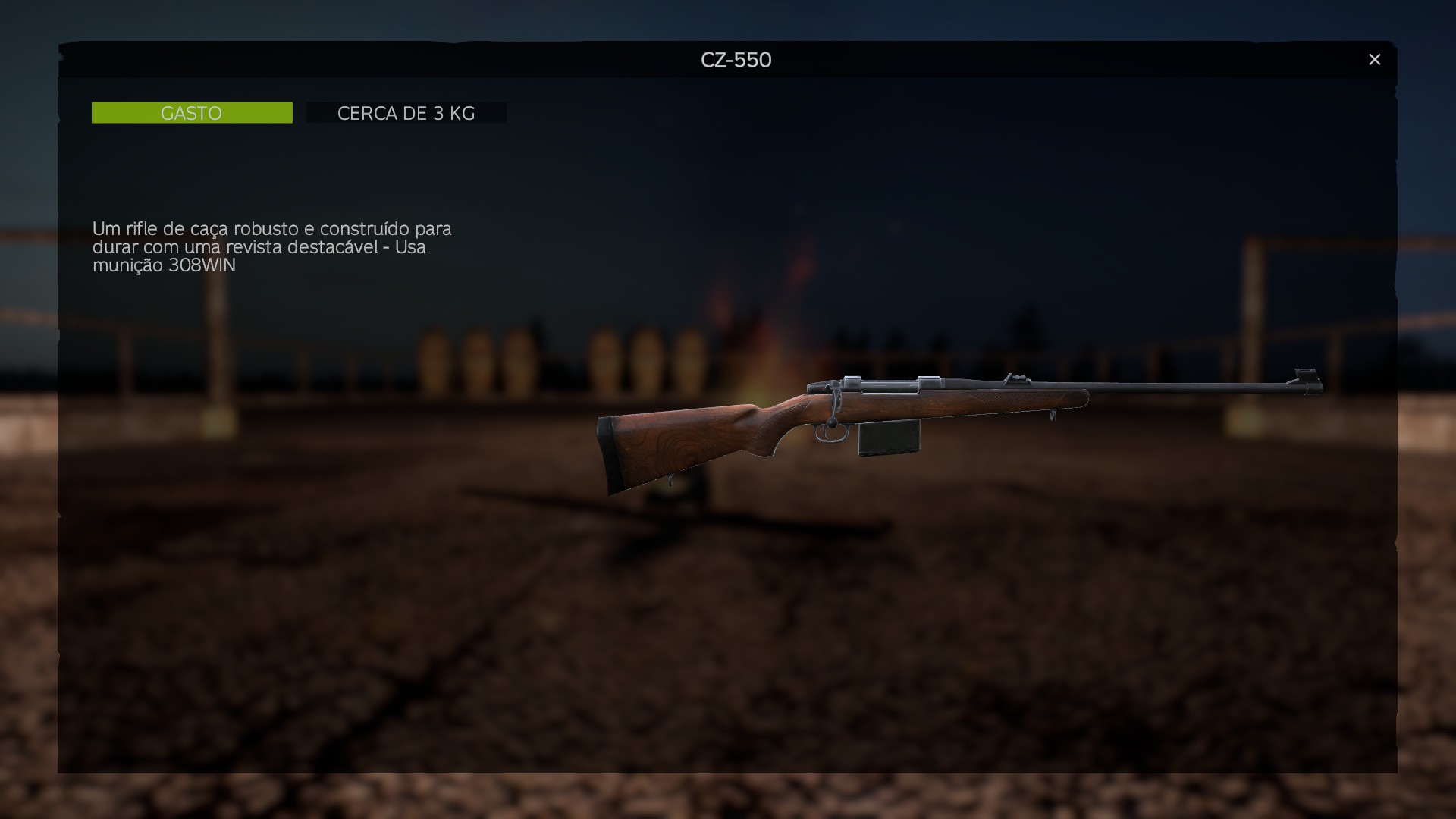Click the CZ-550 title text
The width and height of the screenshot is (1456, 819).
click(736, 60)
